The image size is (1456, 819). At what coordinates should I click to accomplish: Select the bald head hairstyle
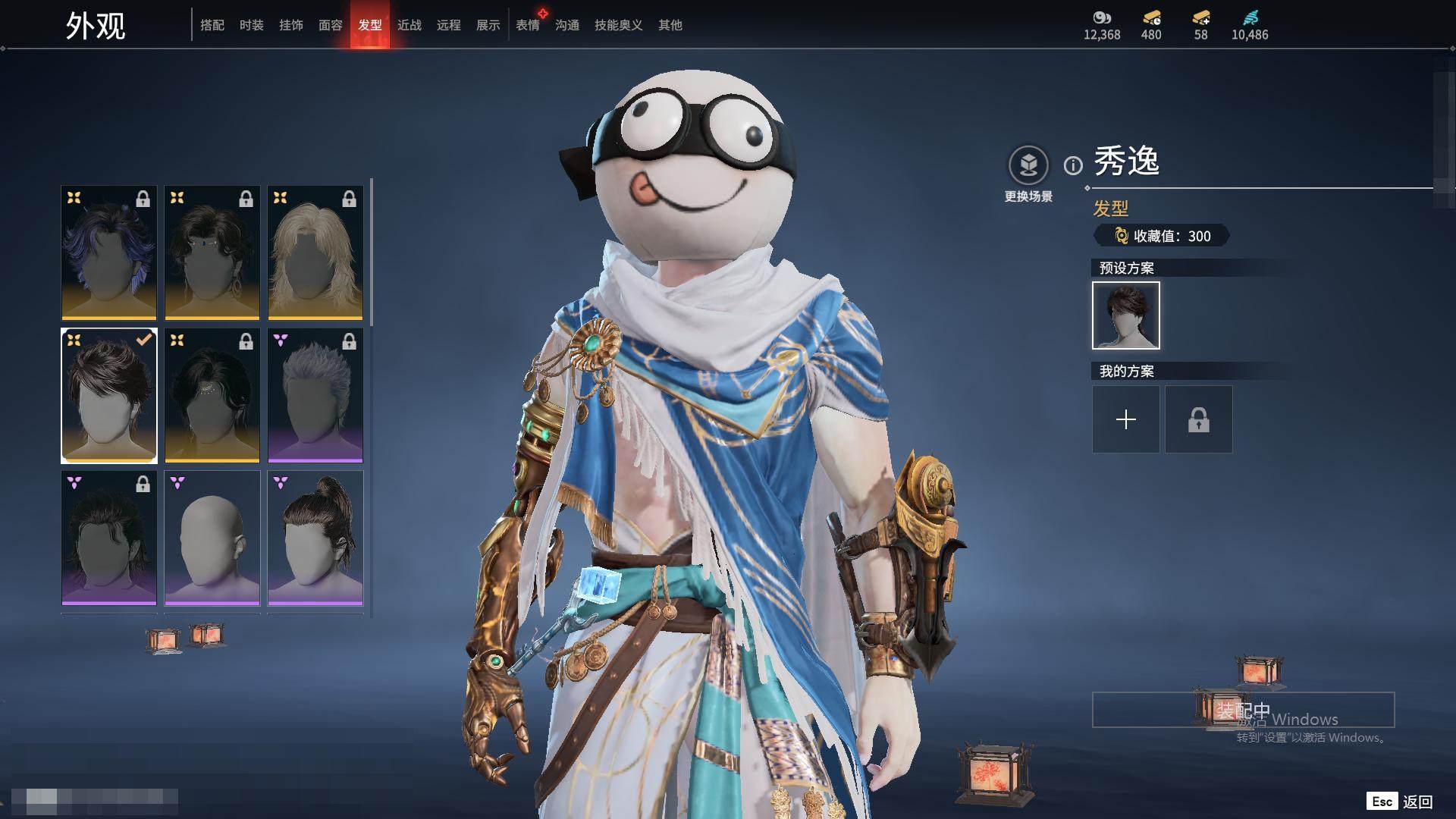[212, 538]
